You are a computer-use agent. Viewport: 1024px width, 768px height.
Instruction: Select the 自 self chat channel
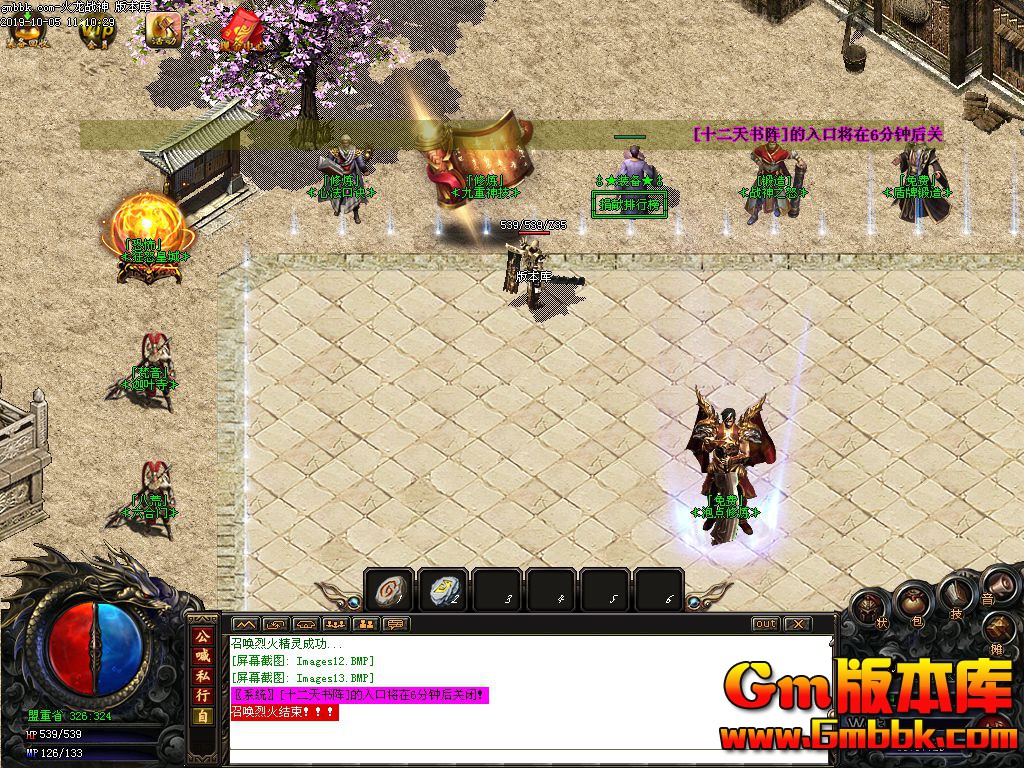pyautogui.click(x=202, y=716)
